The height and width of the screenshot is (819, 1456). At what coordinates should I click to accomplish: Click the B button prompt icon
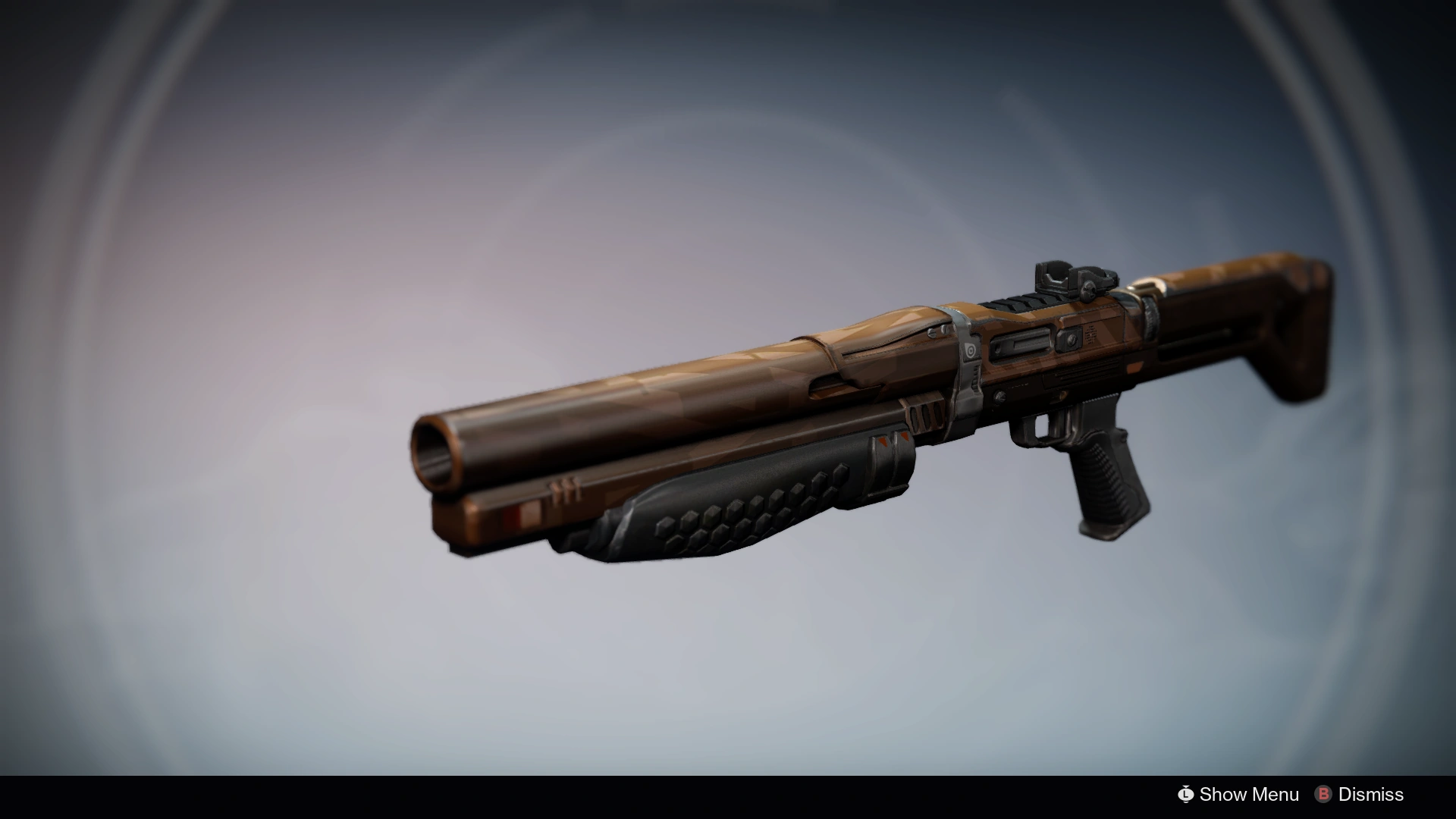[1323, 794]
